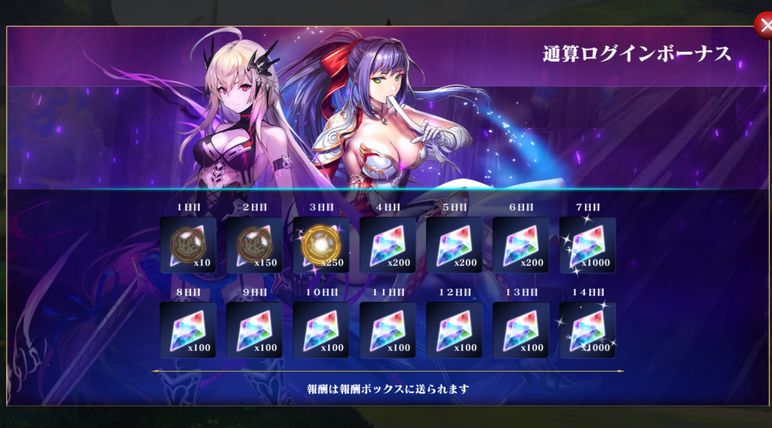Select the day 5 crystal reward

(x=454, y=245)
